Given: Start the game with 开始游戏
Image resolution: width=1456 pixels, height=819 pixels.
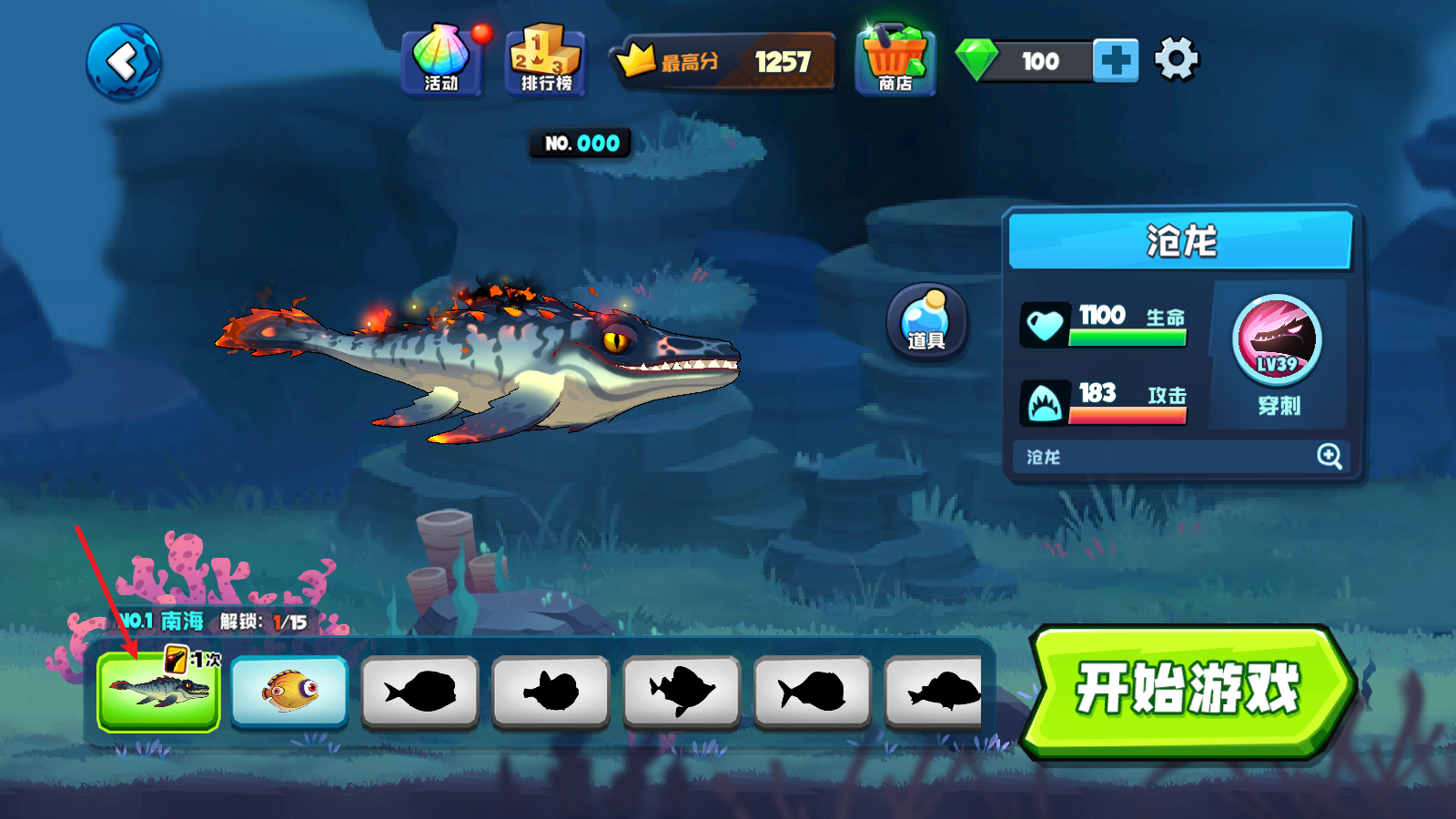Looking at the screenshot, I should coord(1188,689).
